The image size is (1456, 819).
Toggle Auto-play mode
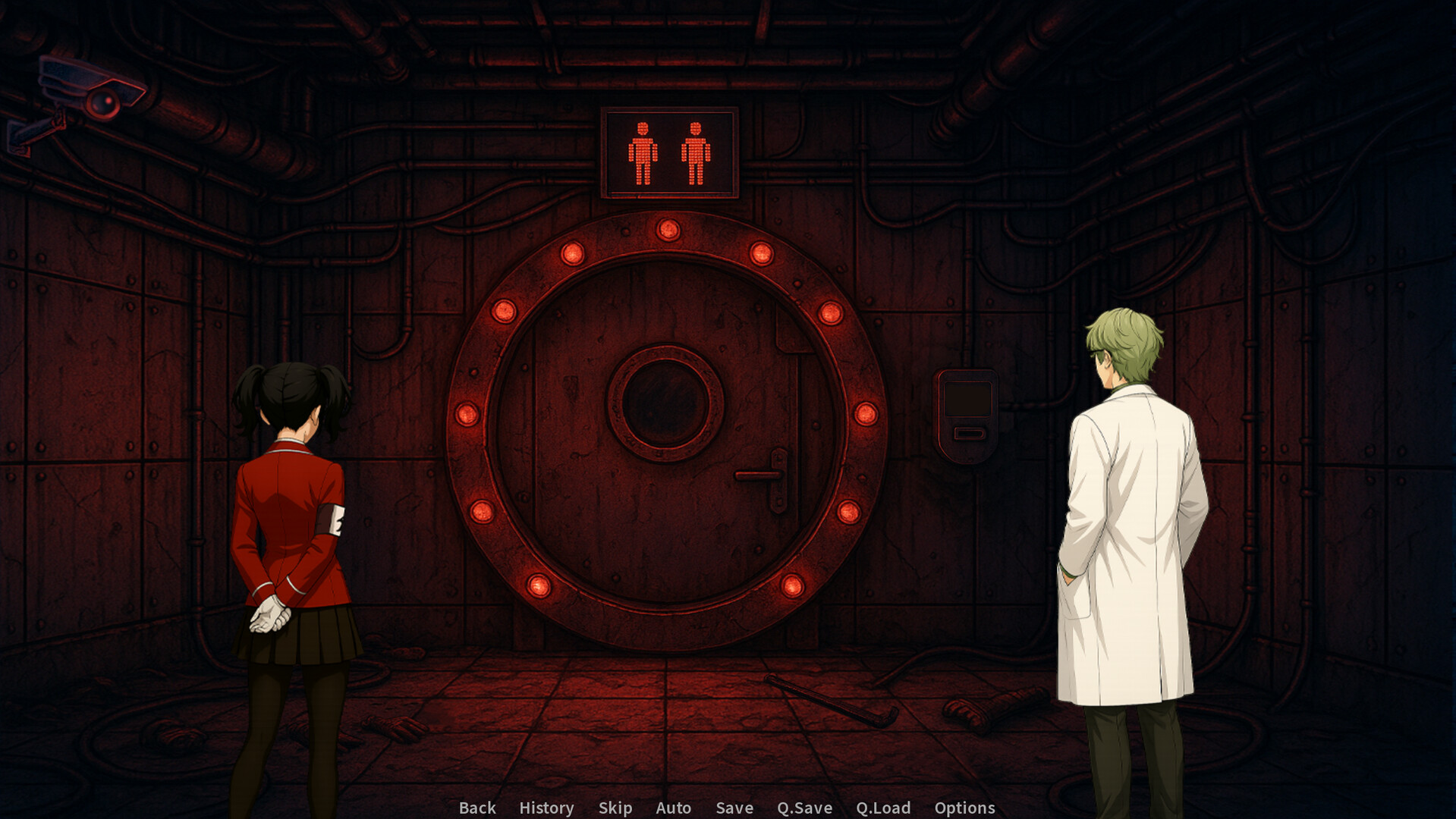click(x=674, y=808)
